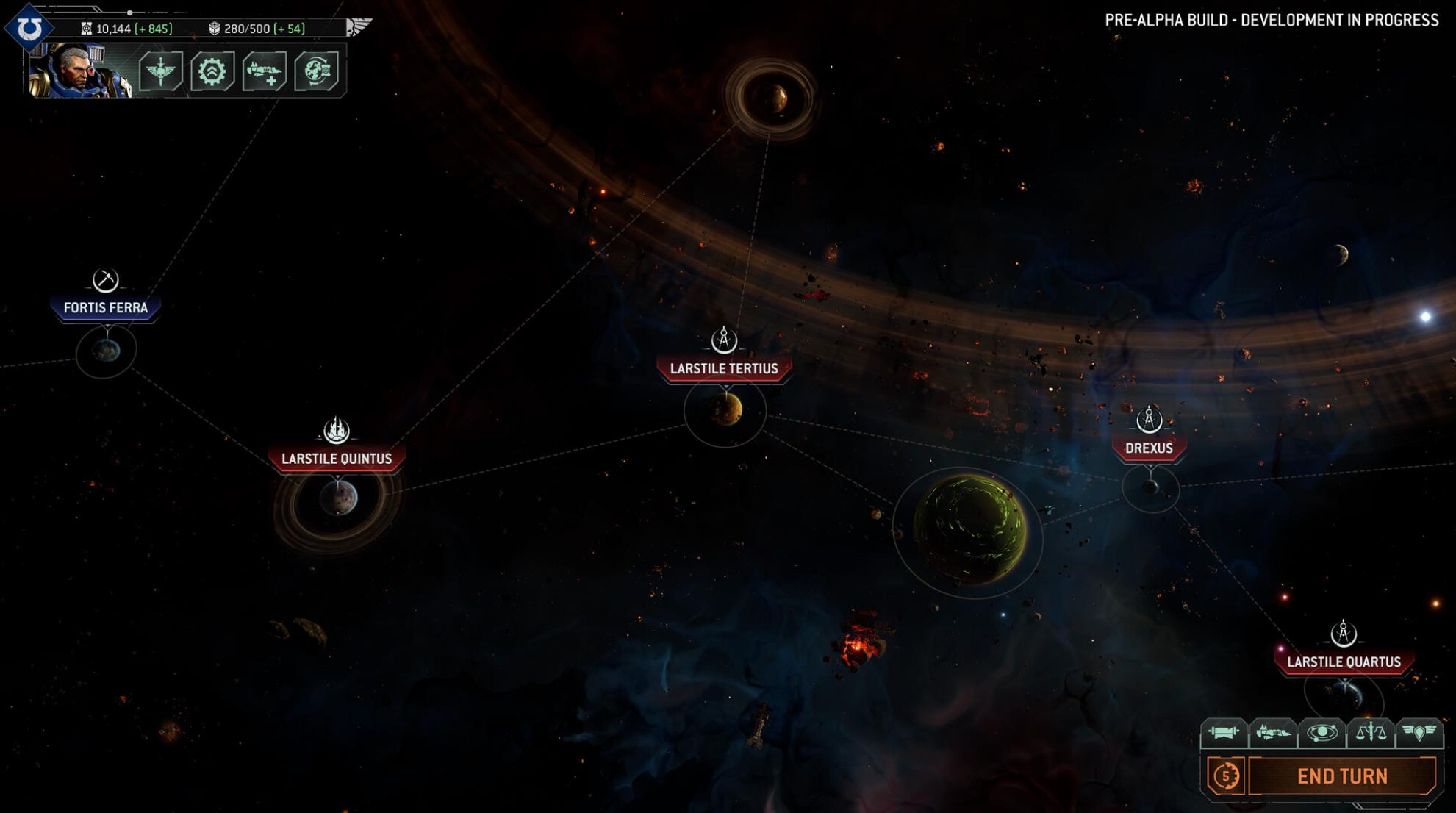
Task: Open the gear with chevrons upgrades
Action: 212,71
